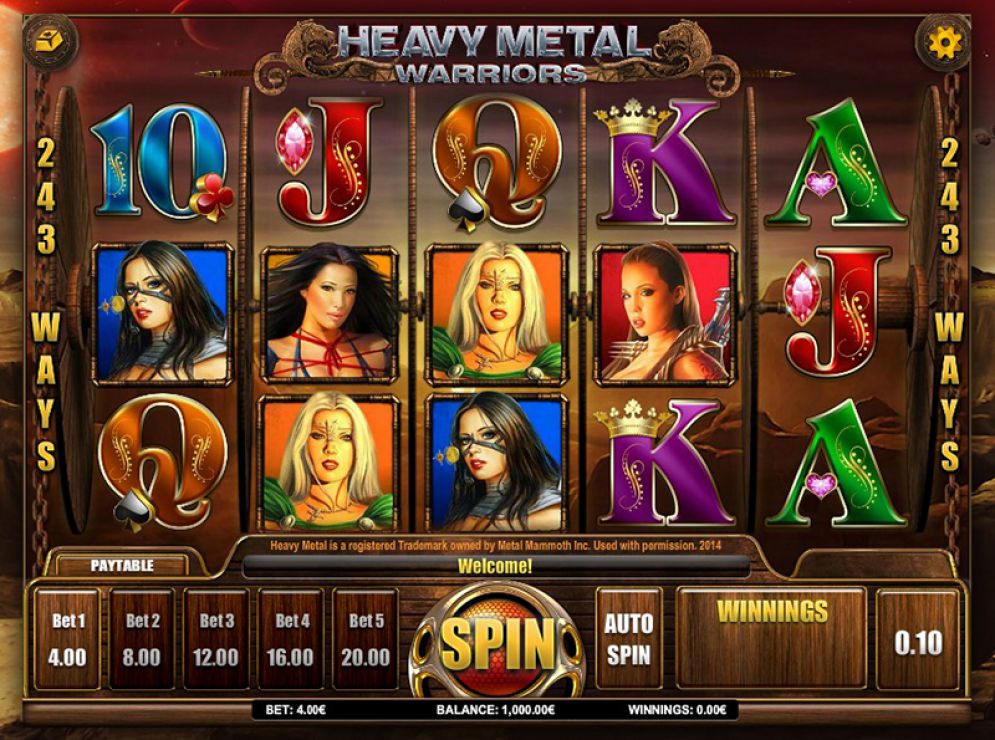Open the Paytable tab
Image resolution: width=995 pixels, height=740 pixels.
point(122,565)
